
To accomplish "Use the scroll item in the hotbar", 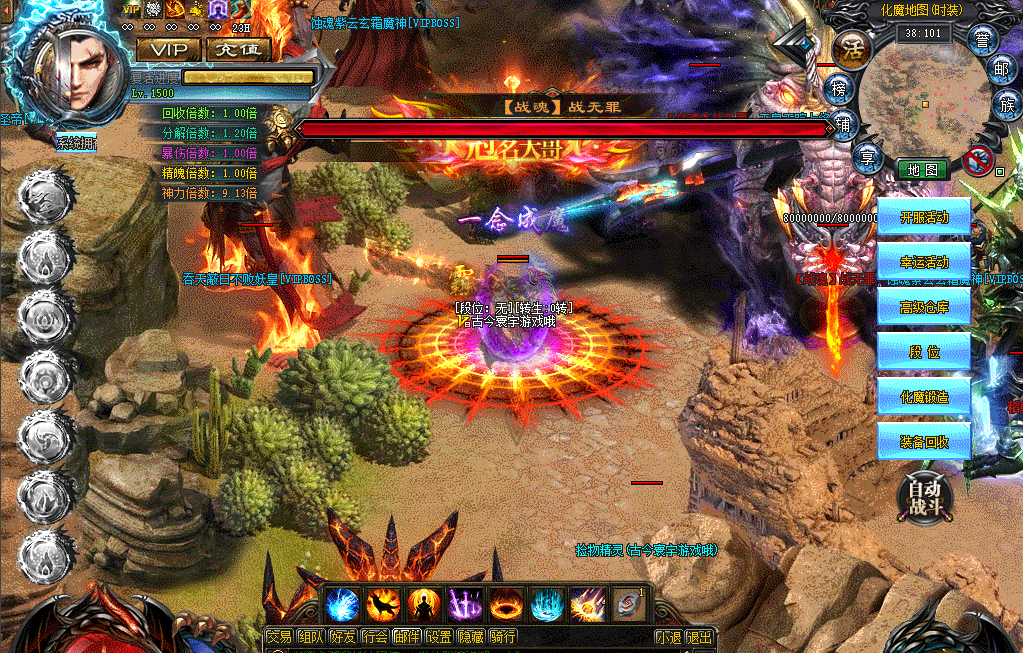I will [628, 605].
